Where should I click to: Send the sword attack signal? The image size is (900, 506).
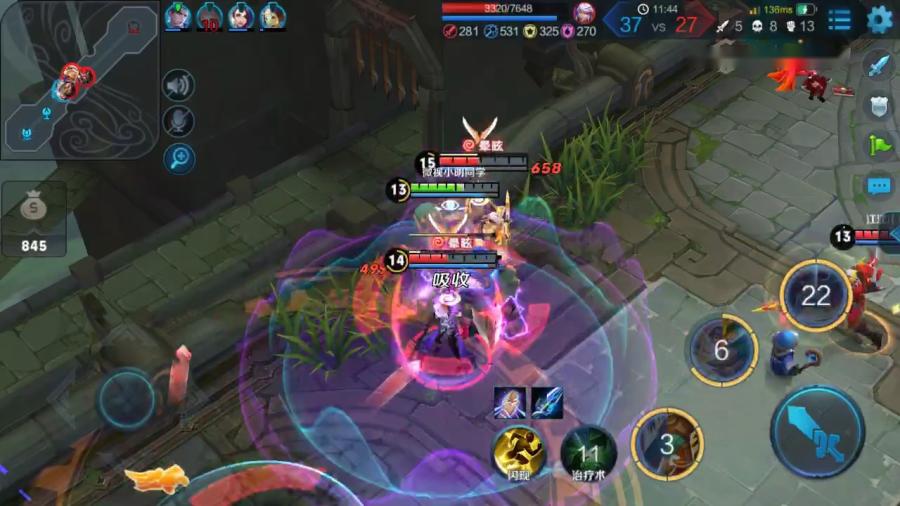pyautogui.click(x=877, y=68)
